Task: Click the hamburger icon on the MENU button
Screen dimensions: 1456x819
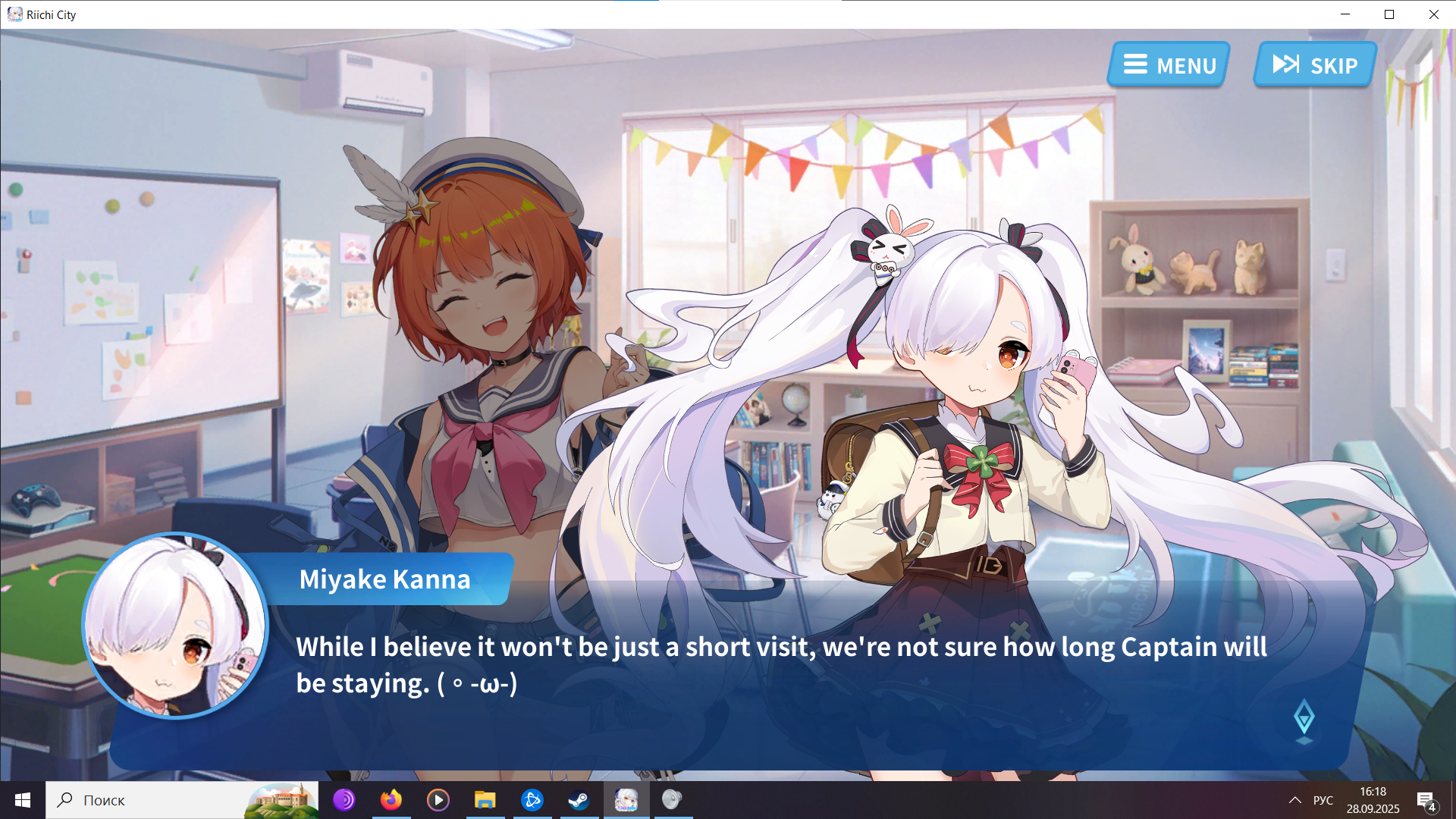Action: (x=1135, y=65)
